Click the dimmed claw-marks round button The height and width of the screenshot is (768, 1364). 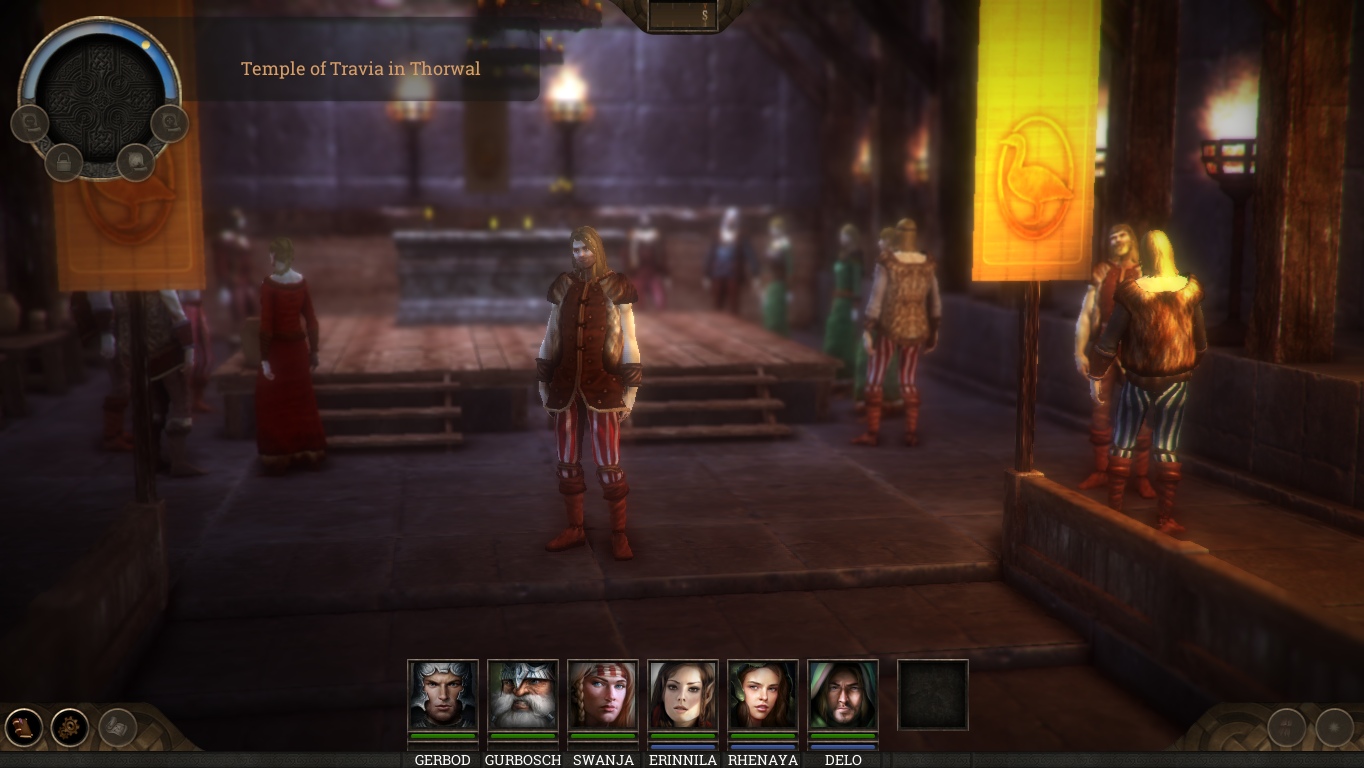(x=1286, y=727)
